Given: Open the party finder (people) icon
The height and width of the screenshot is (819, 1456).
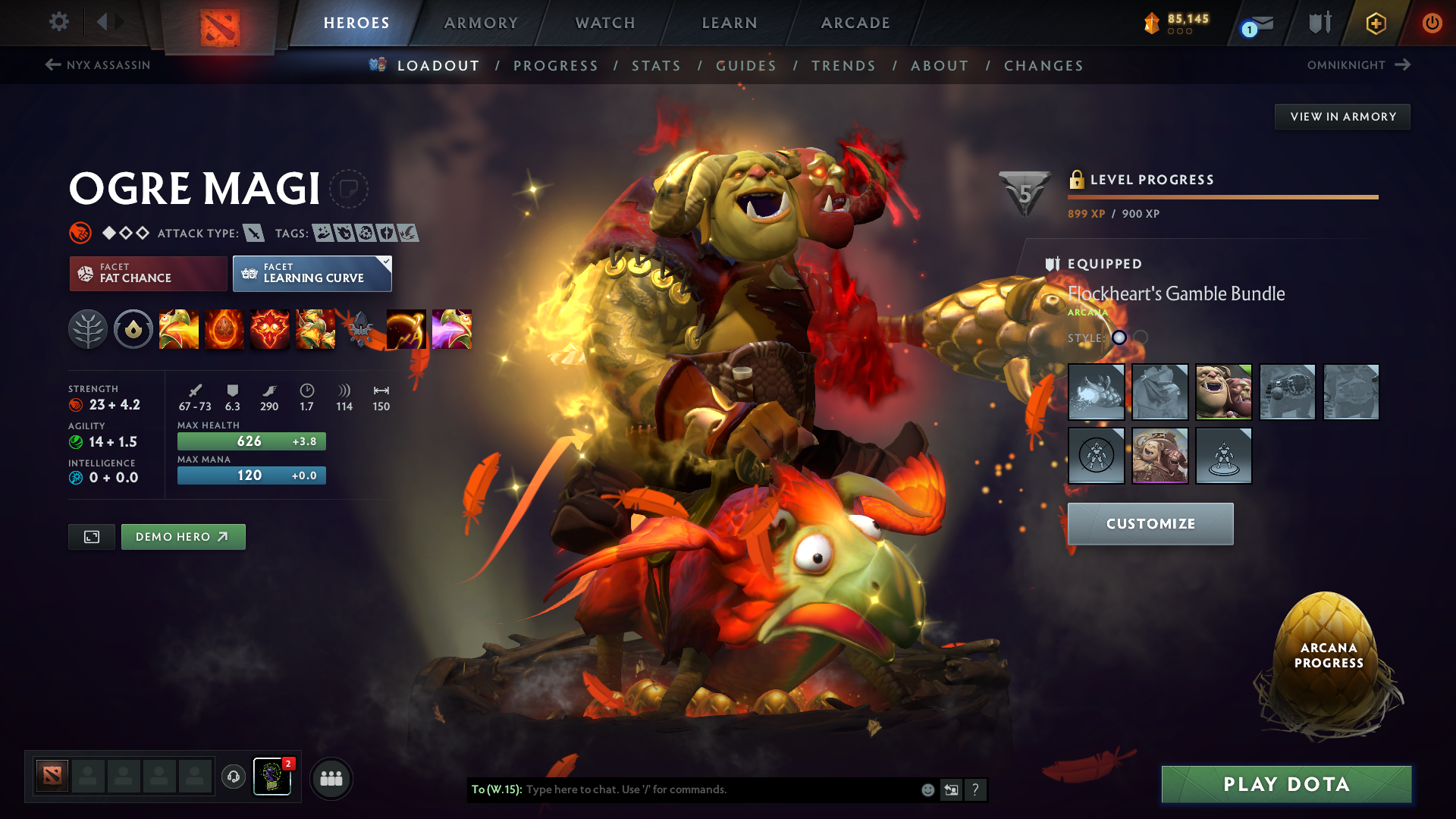Looking at the screenshot, I should pos(331,777).
